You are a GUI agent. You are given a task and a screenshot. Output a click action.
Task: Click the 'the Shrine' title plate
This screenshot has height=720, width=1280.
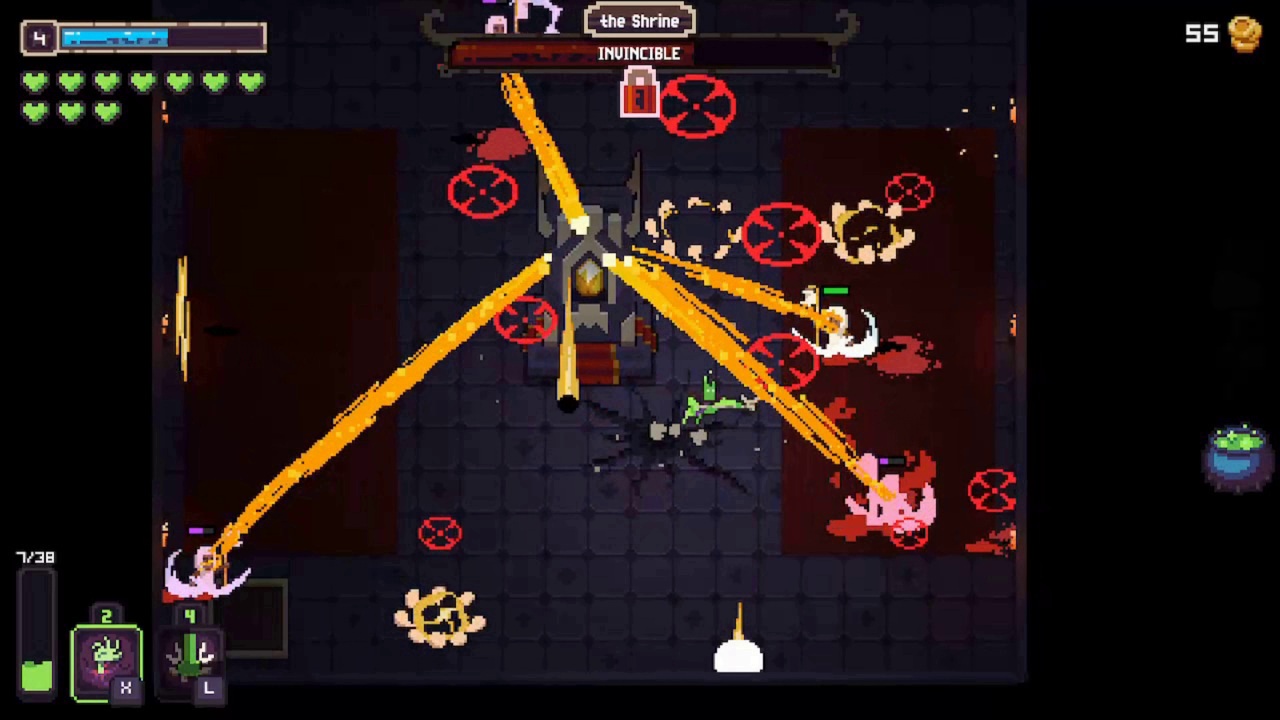639,20
